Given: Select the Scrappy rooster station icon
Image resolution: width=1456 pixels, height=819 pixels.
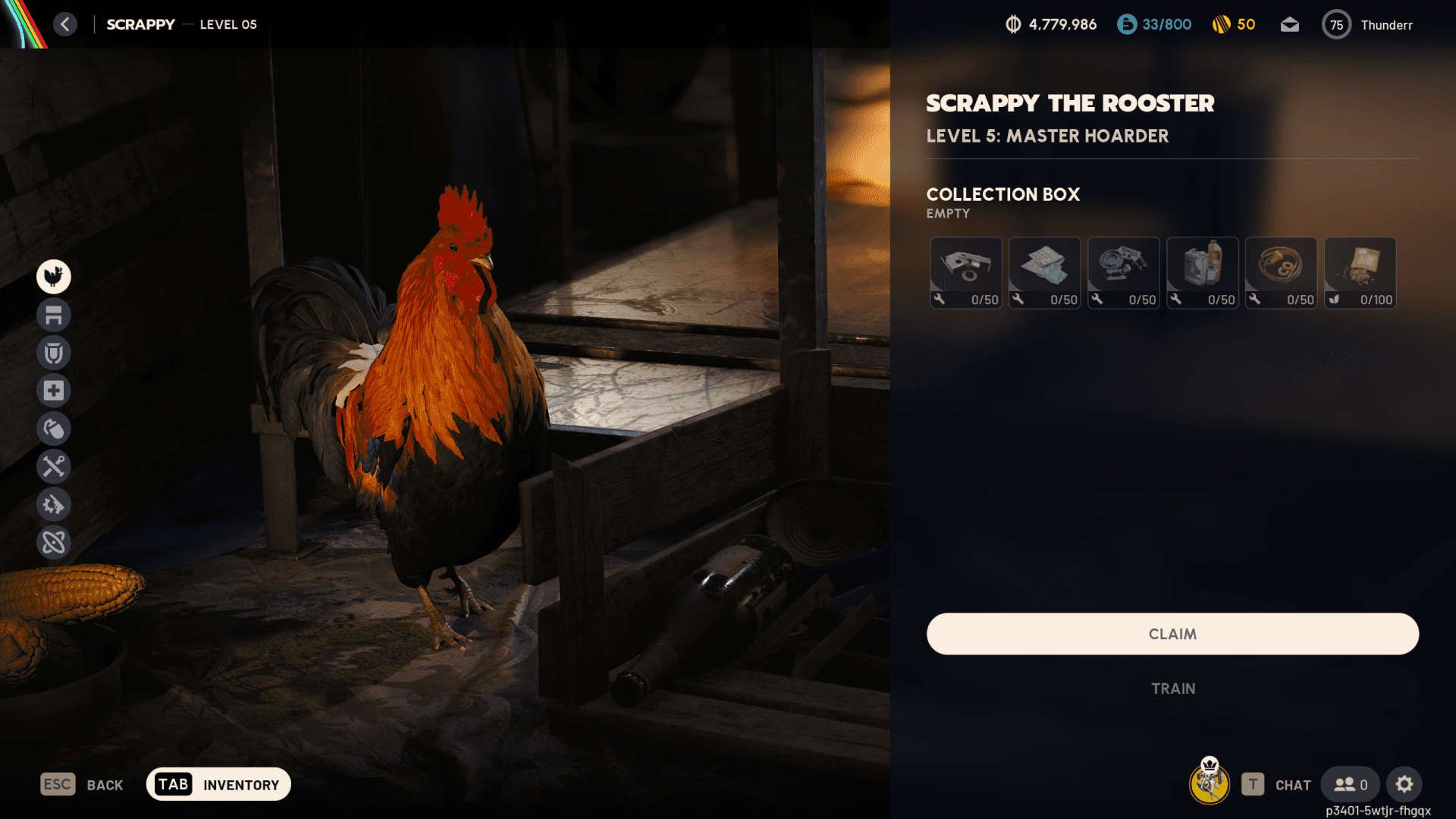Looking at the screenshot, I should (x=54, y=277).
